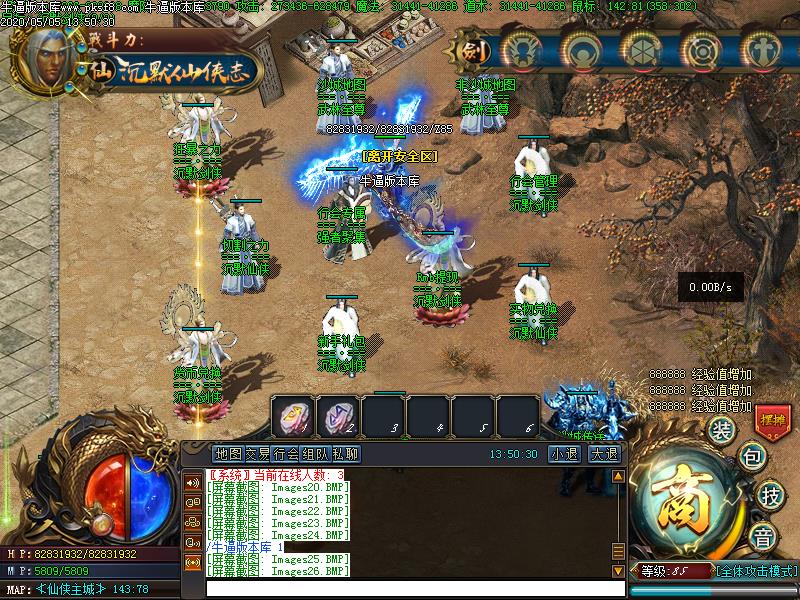Click the chat text input field
This screenshot has width=800, height=600.
tap(410, 588)
